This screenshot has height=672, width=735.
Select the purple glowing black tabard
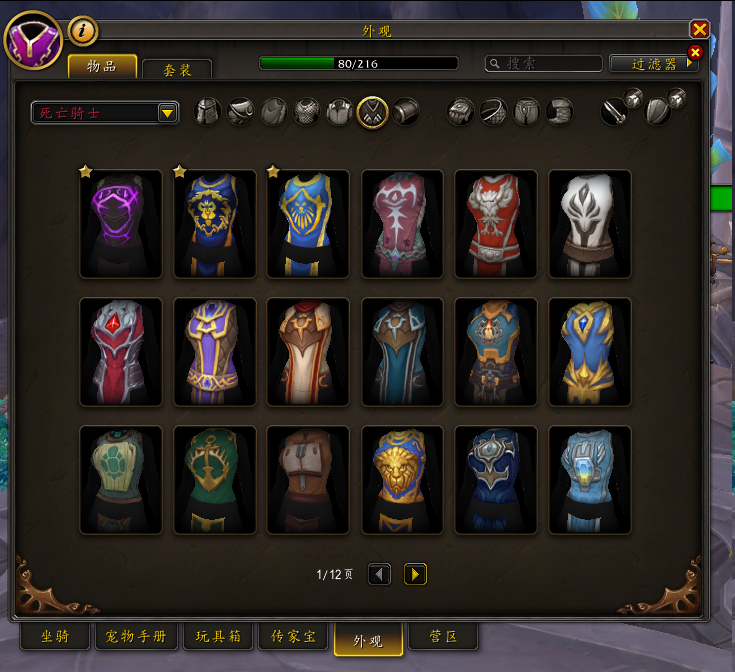click(121, 224)
